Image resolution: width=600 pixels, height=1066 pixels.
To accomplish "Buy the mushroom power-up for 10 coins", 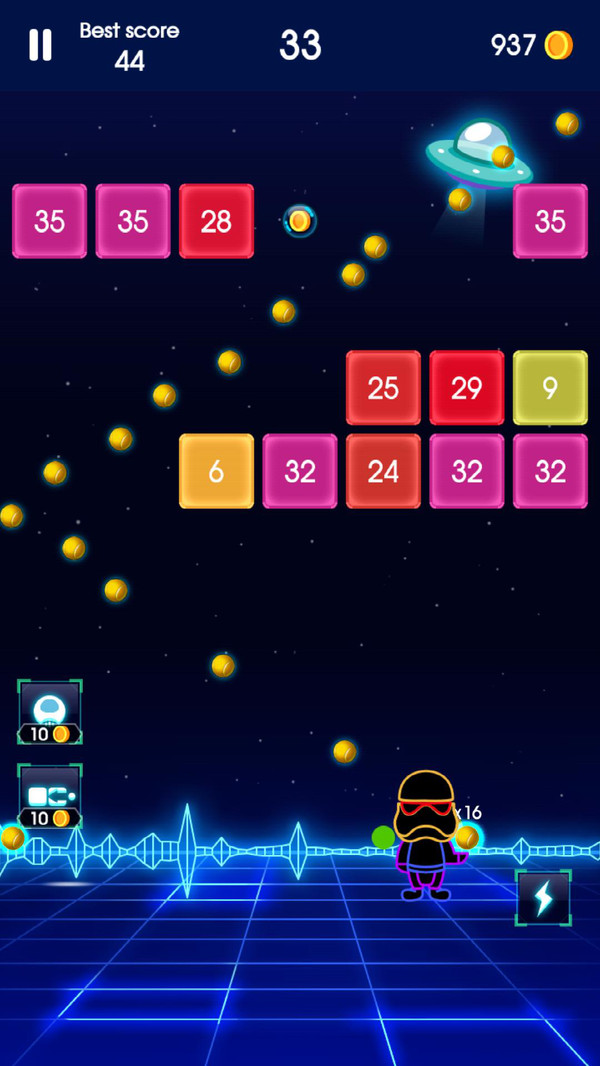I will point(50,712).
